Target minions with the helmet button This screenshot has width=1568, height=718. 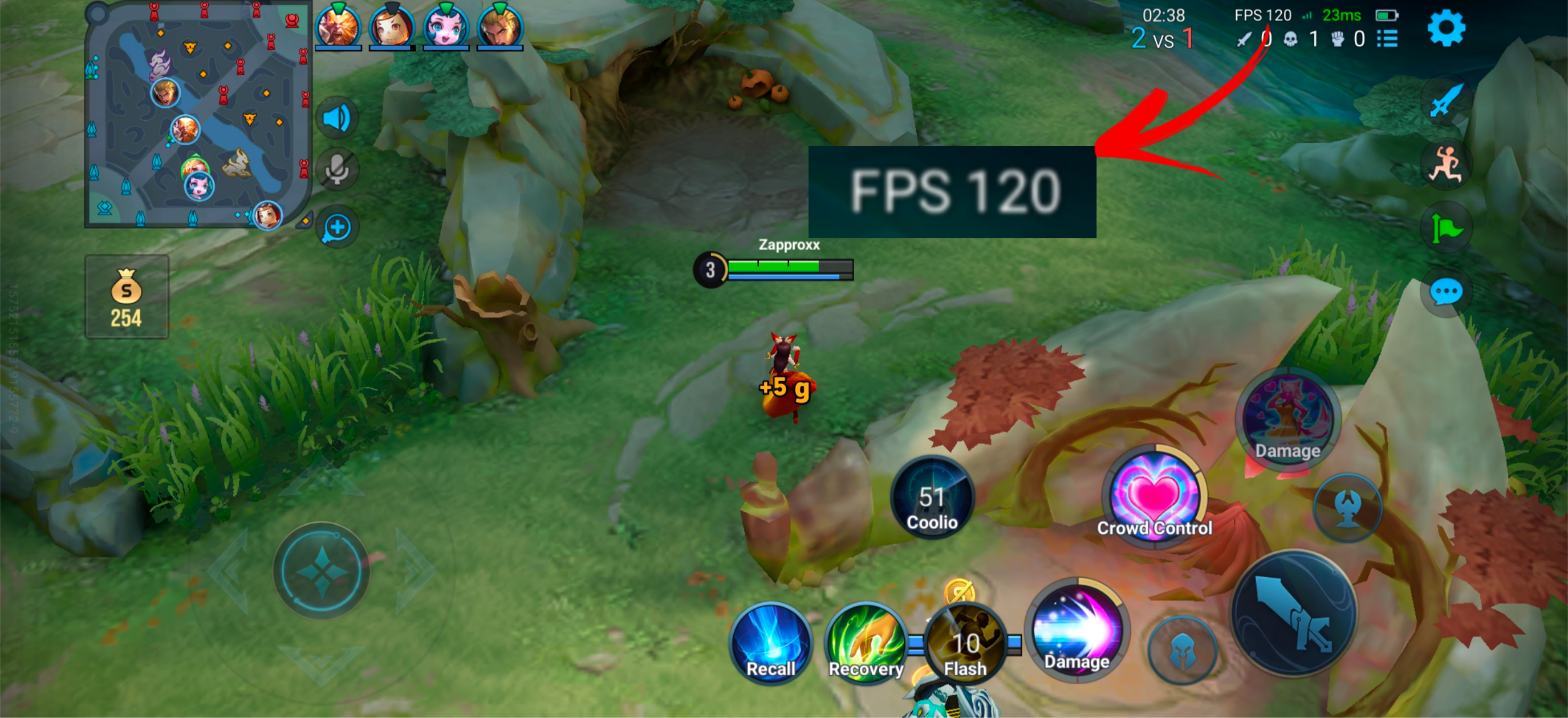click(1183, 651)
